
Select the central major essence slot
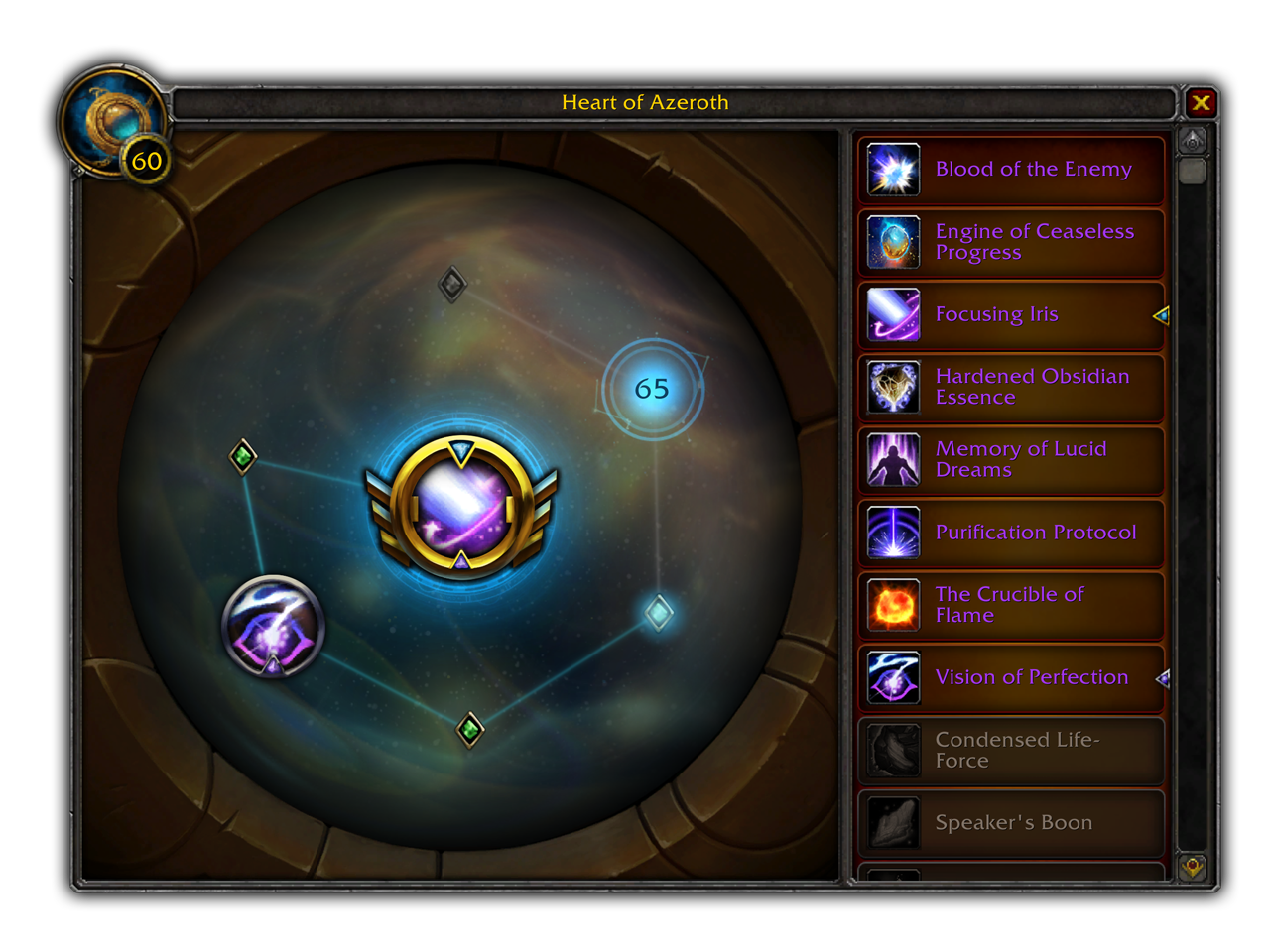click(462, 508)
